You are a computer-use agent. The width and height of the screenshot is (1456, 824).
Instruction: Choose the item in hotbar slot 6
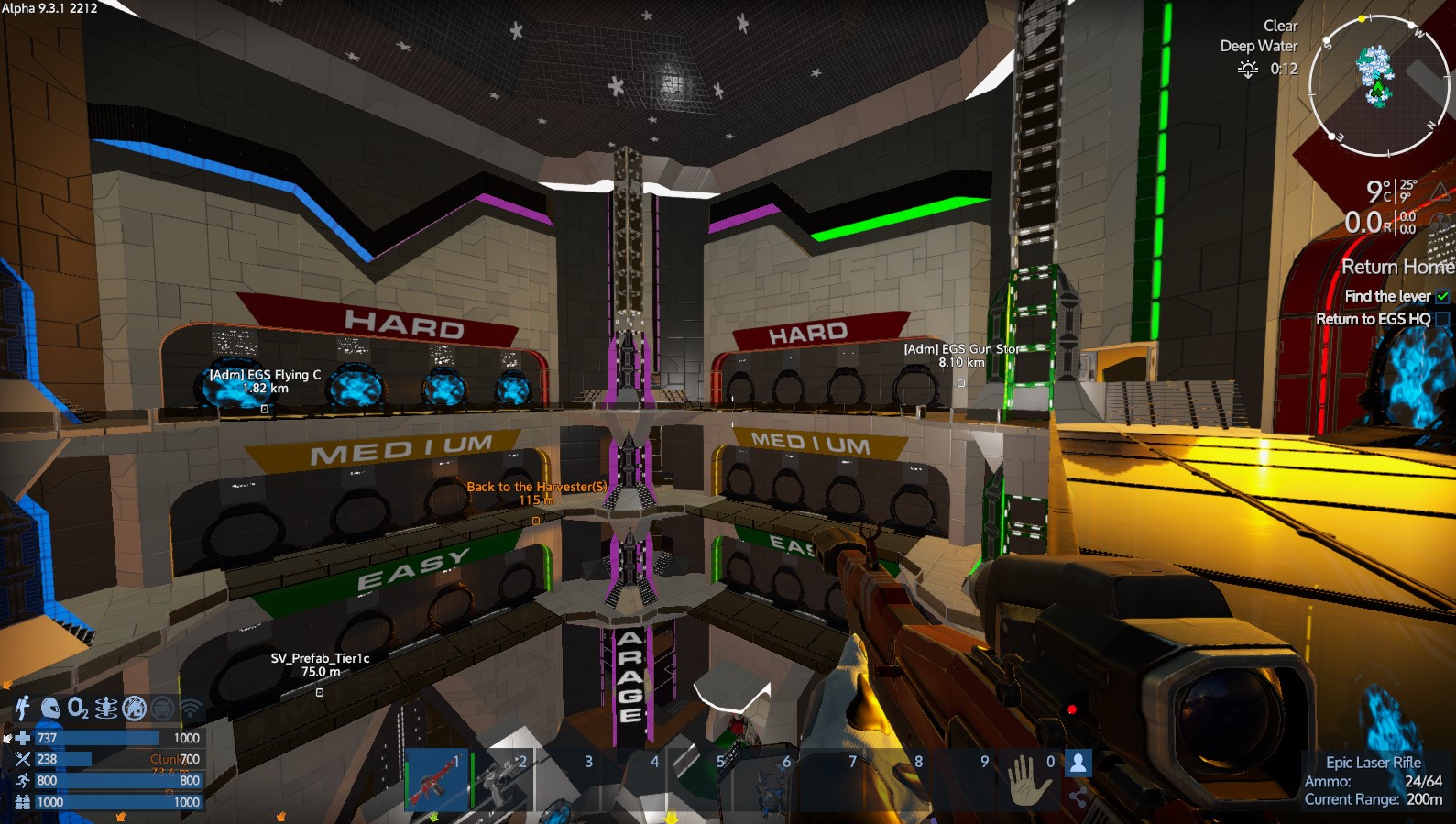tap(765, 779)
